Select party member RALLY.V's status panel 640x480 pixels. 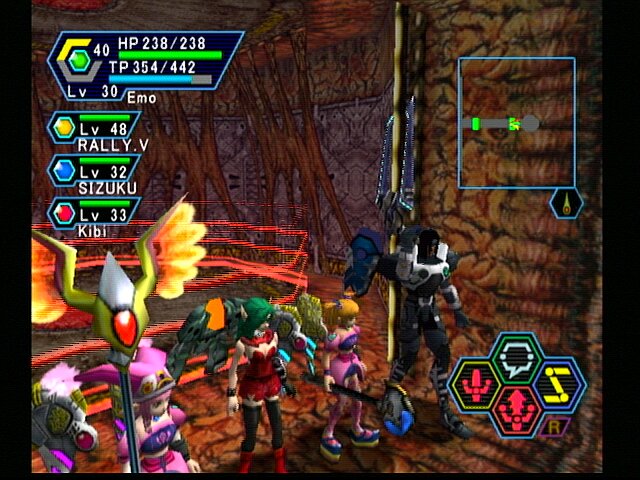95,132
